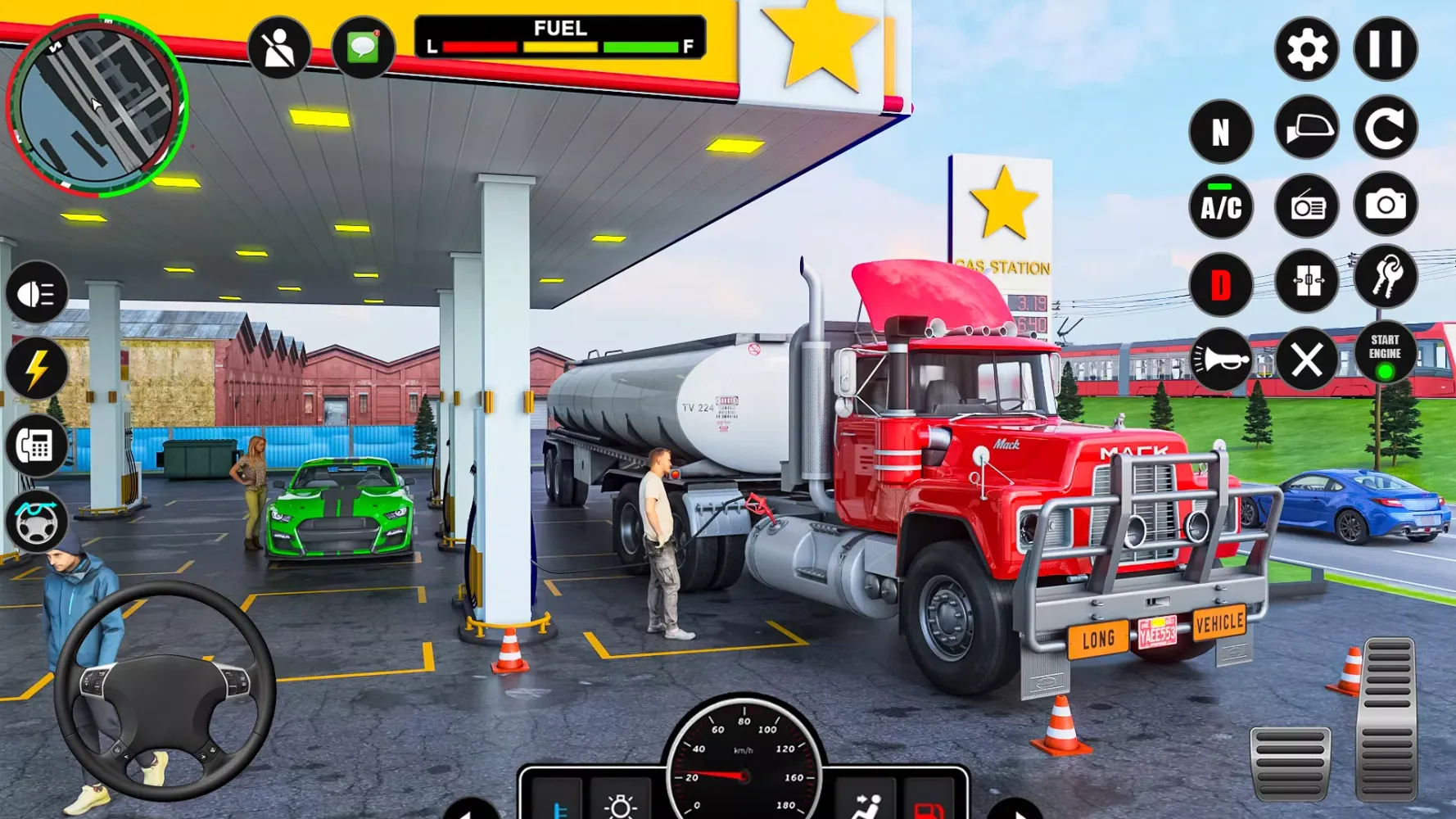This screenshot has height=819, width=1456.
Task: Shift gear to D (Drive)
Action: tap(1221, 283)
